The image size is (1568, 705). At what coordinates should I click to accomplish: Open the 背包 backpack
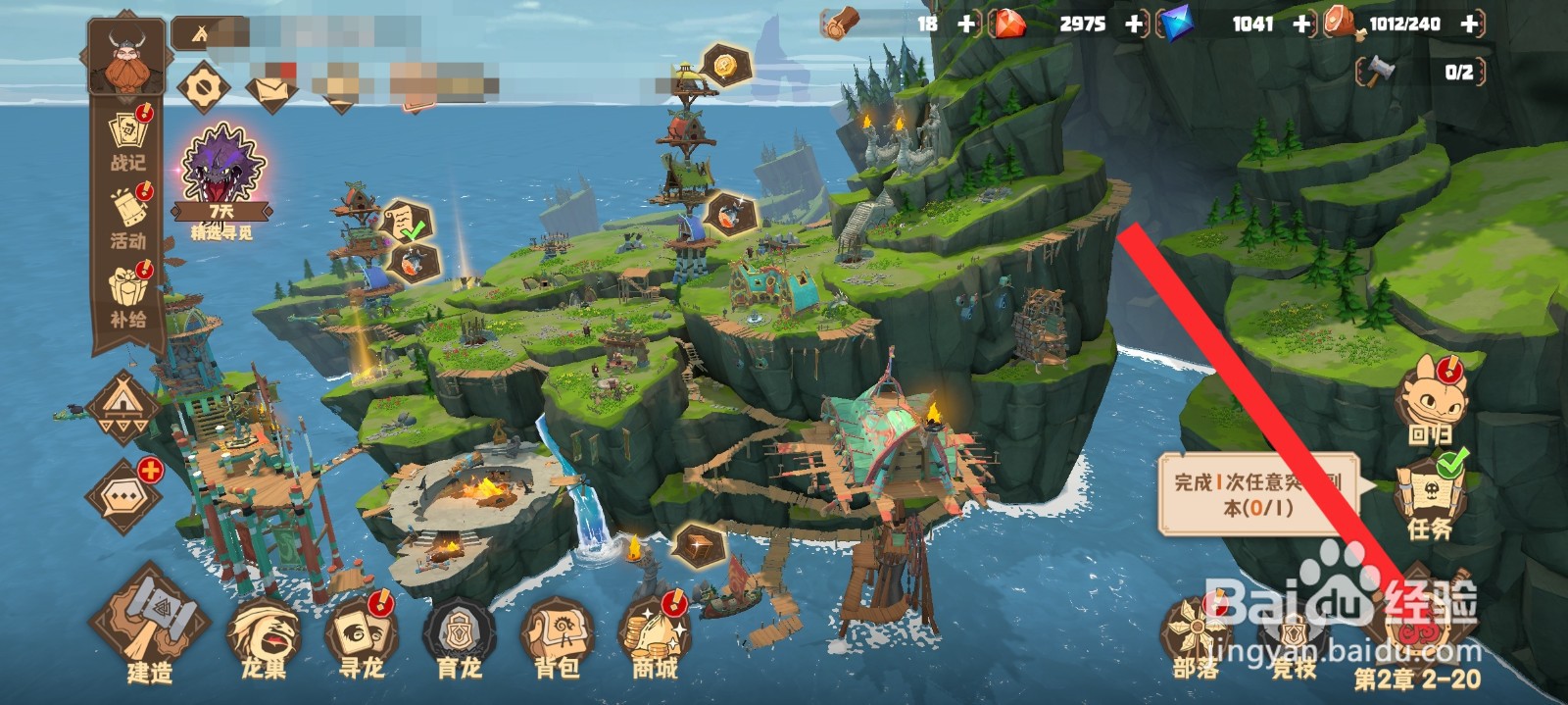click(557, 637)
